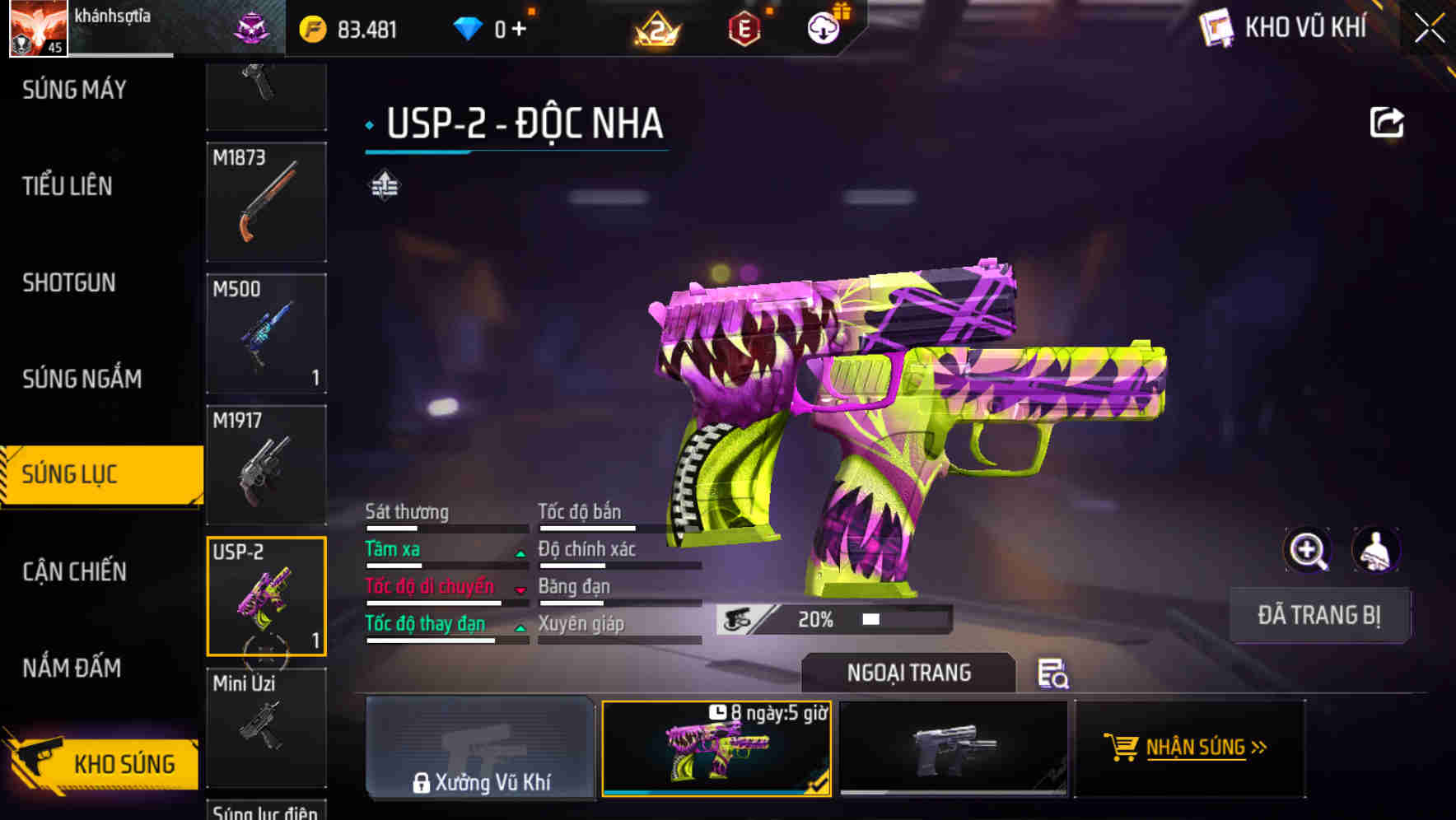Click the weapon stats emblem under the title

384,186
